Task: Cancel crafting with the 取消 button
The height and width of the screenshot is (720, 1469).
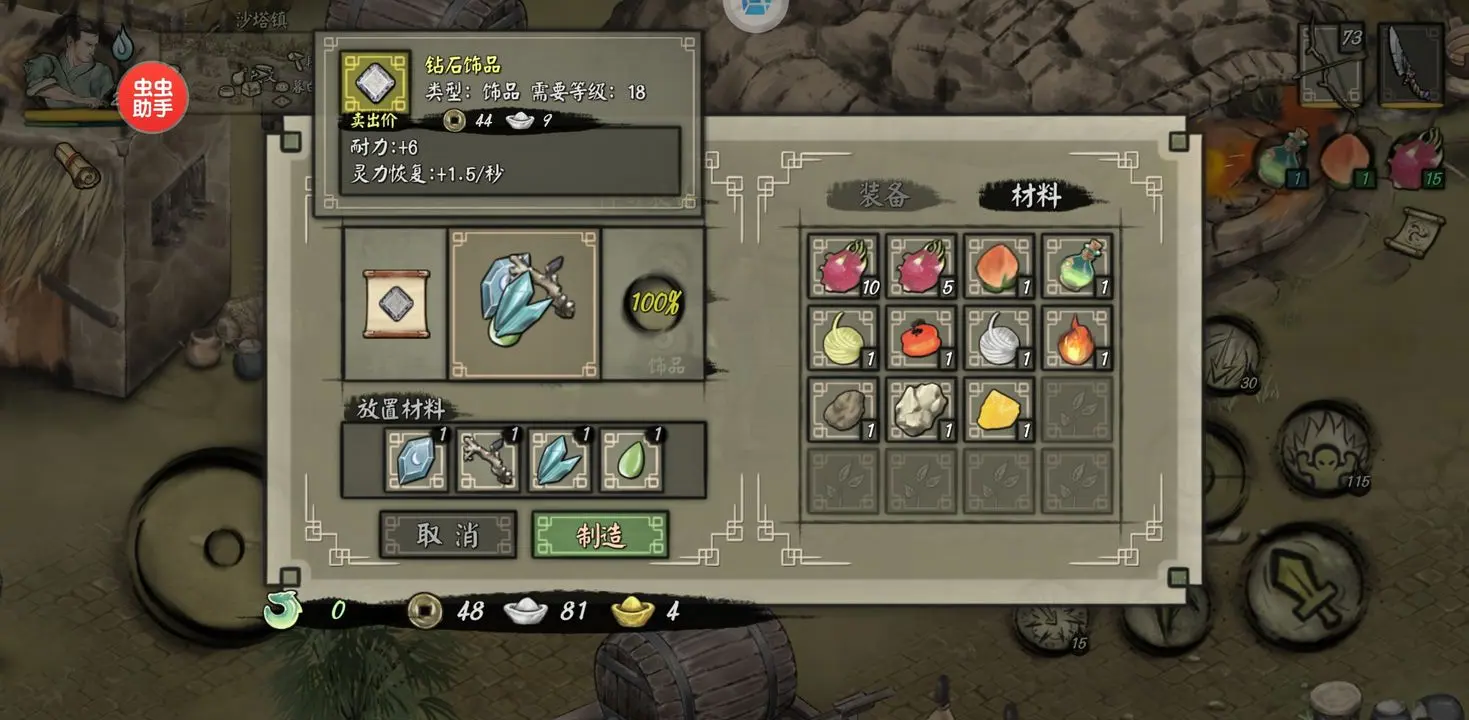Action: pos(447,535)
